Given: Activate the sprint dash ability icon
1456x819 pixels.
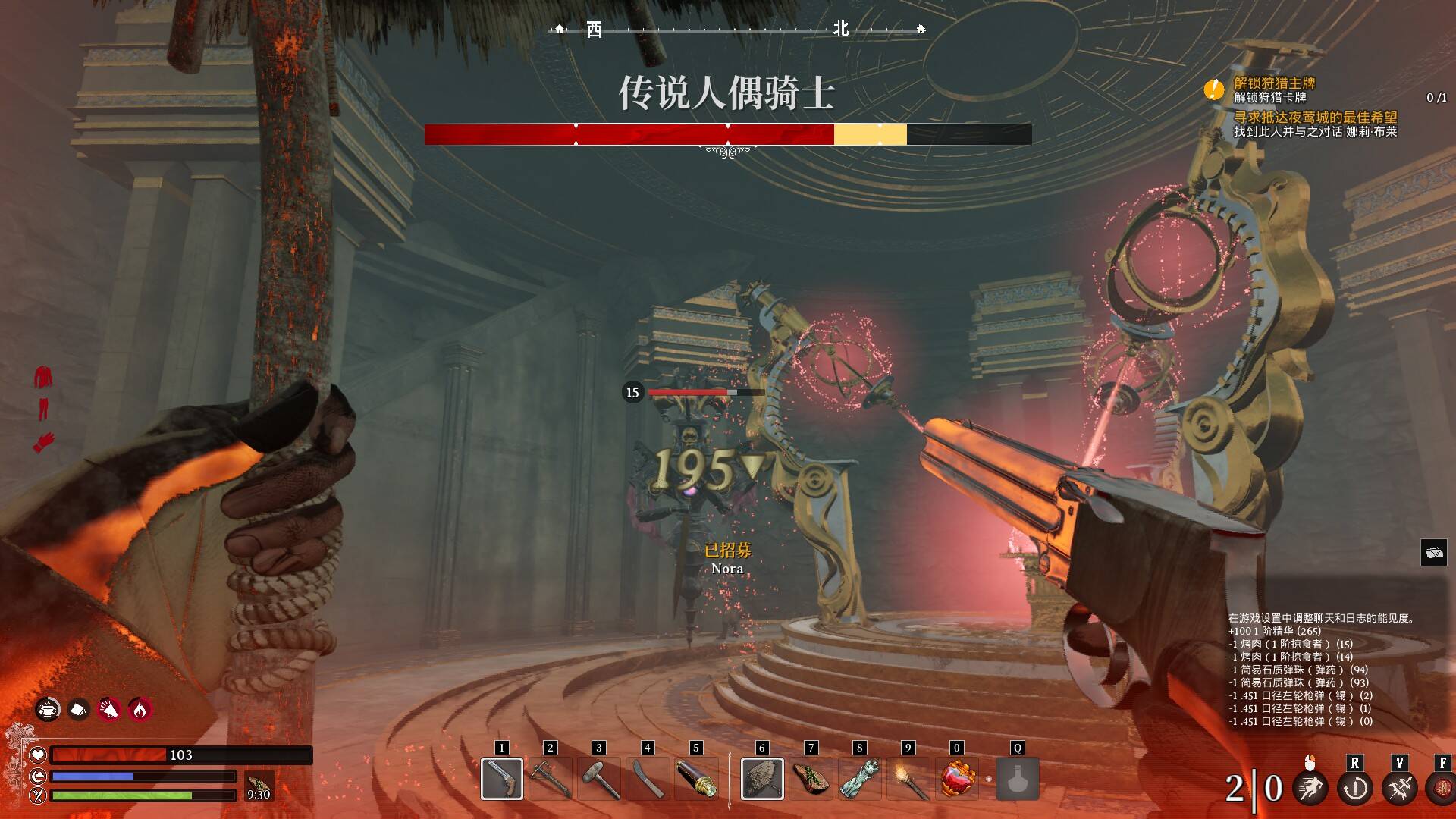Looking at the screenshot, I should tap(1310, 788).
